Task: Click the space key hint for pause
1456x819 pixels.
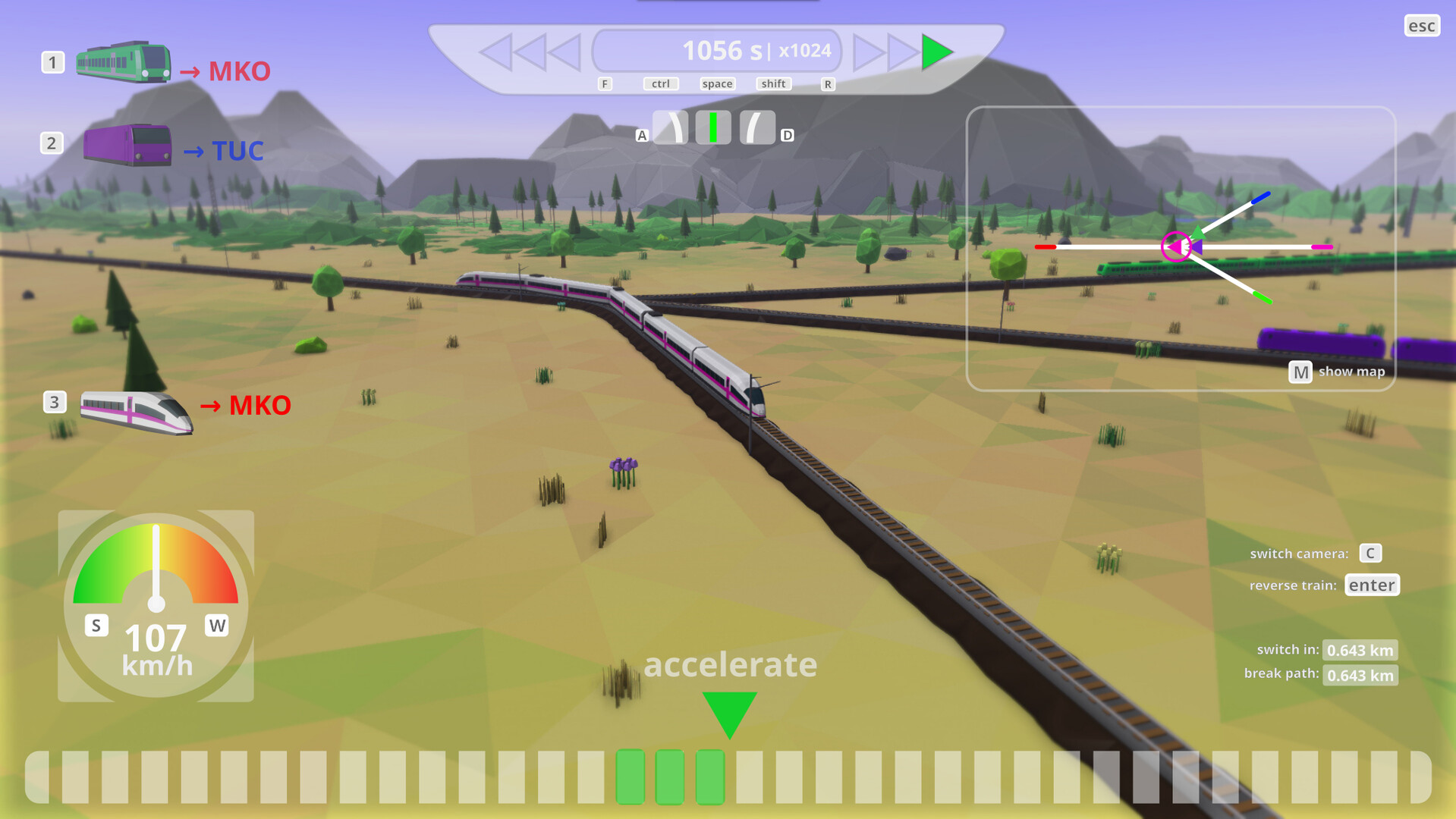Action: [x=716, y=83]
